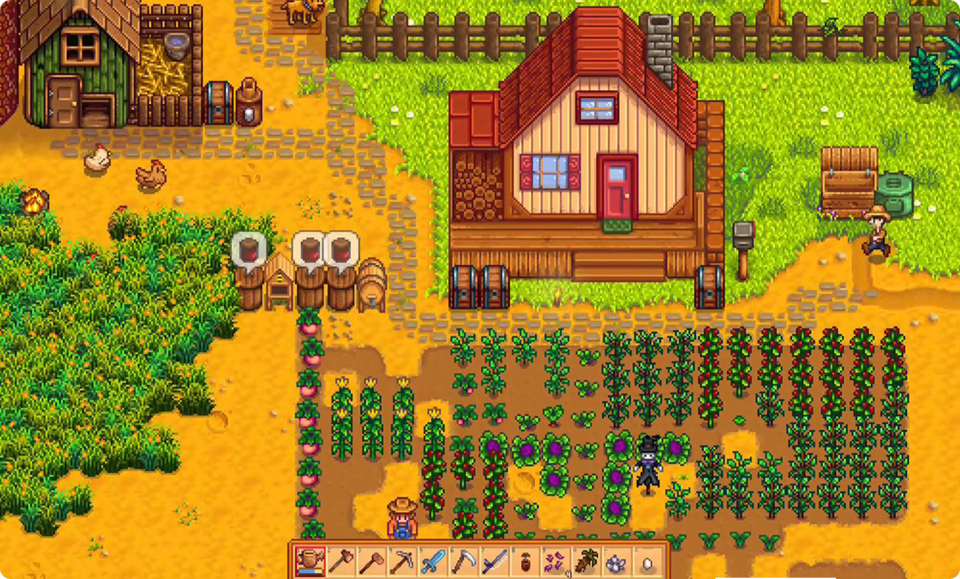Select the dark blade weapon slot
This screenshot has width=960, height=579.
(x=495, y=561)
